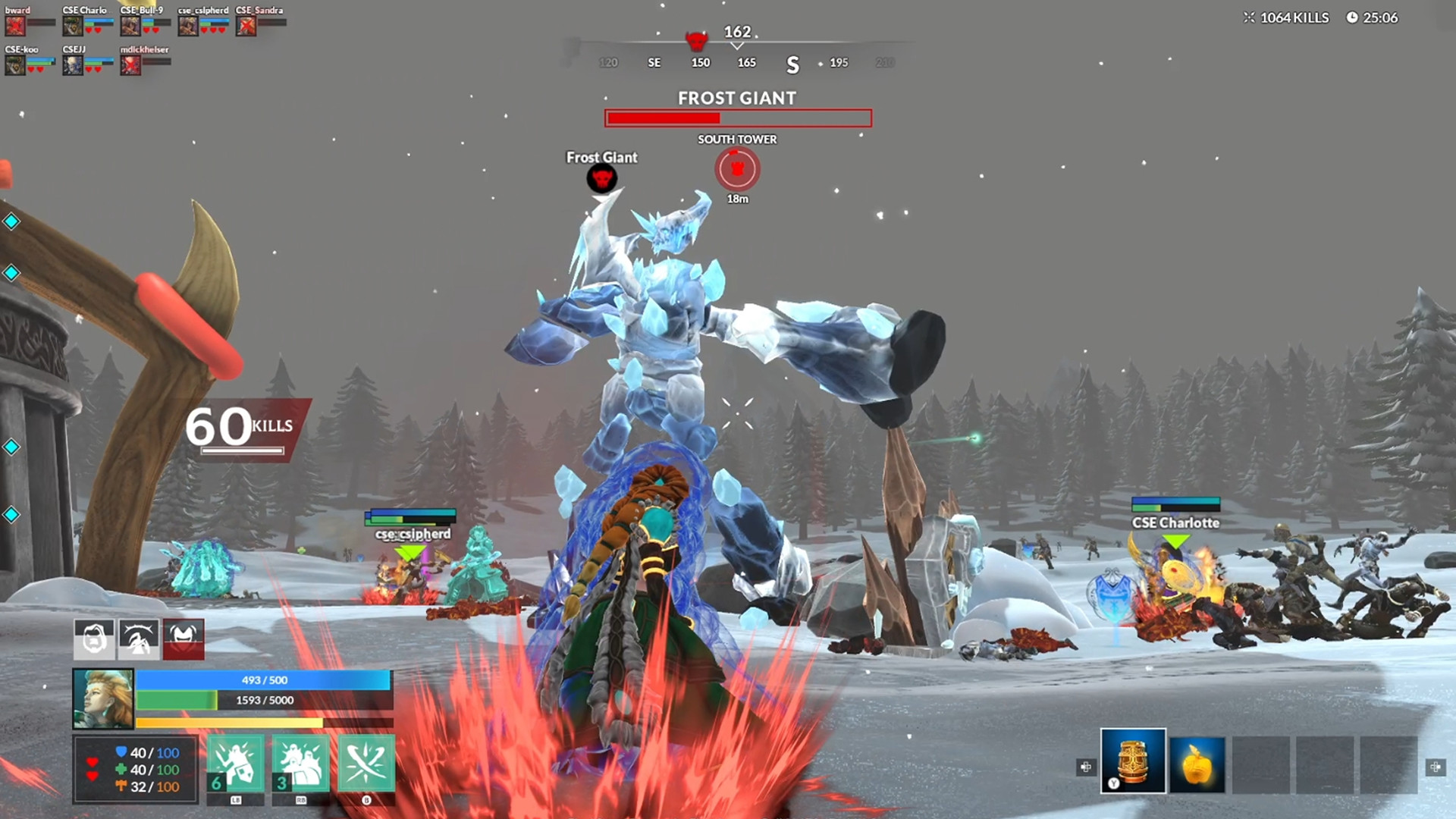This screenshot has width=1456, height=819.
Task: Click the crossed-swords kills icon top right
Action: click(1248, 17)
